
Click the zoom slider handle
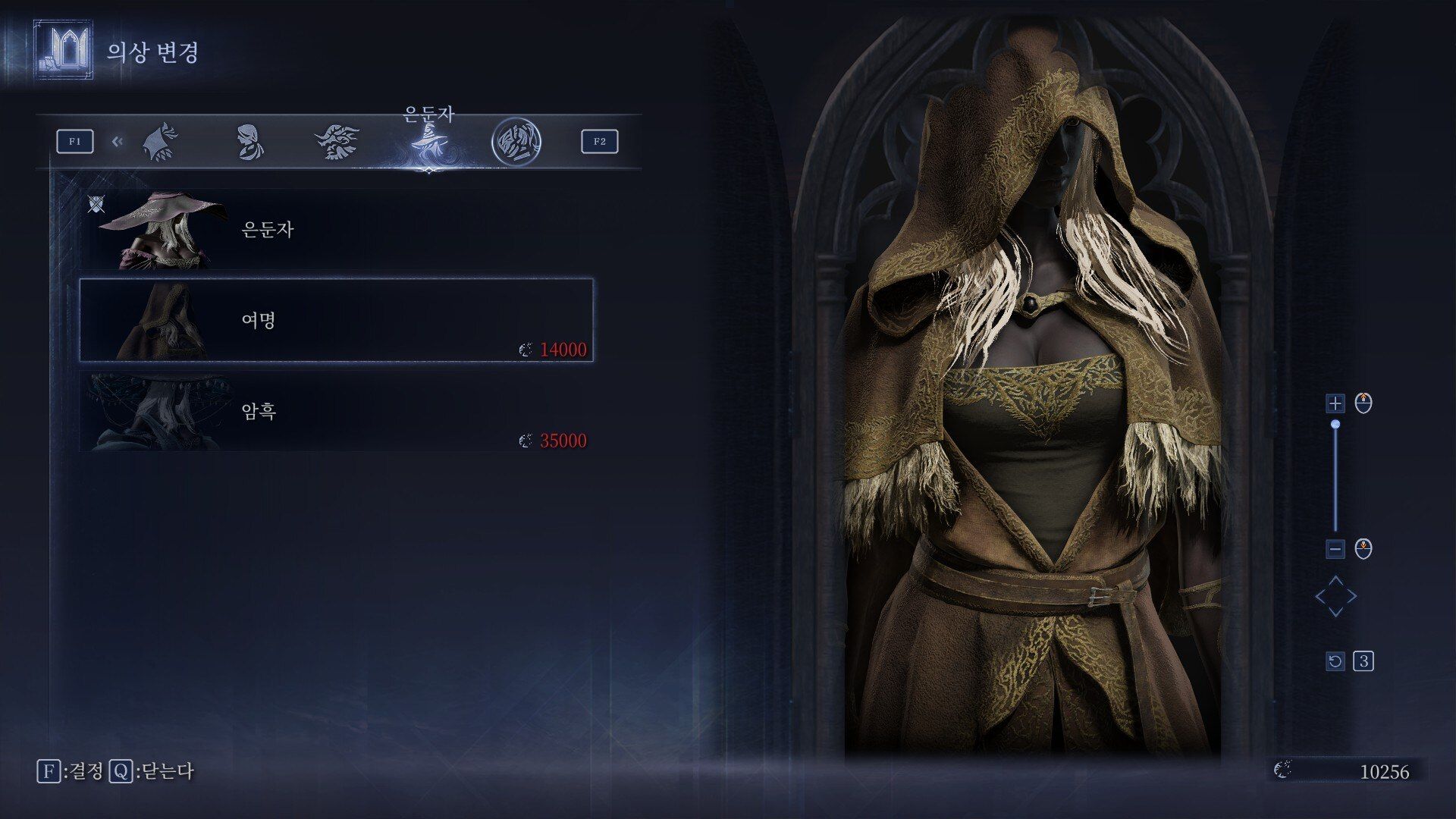point(1335,425)
